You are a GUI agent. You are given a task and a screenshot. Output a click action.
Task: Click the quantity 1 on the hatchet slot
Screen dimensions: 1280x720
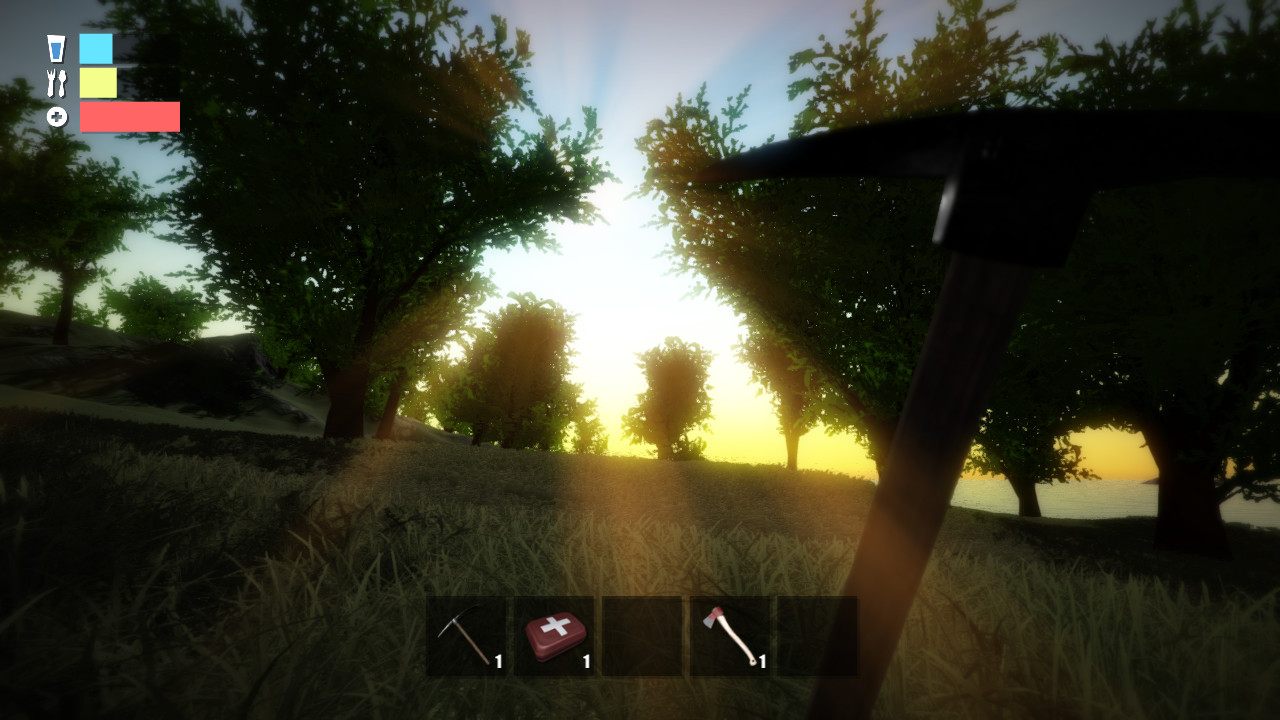point(761,661)
